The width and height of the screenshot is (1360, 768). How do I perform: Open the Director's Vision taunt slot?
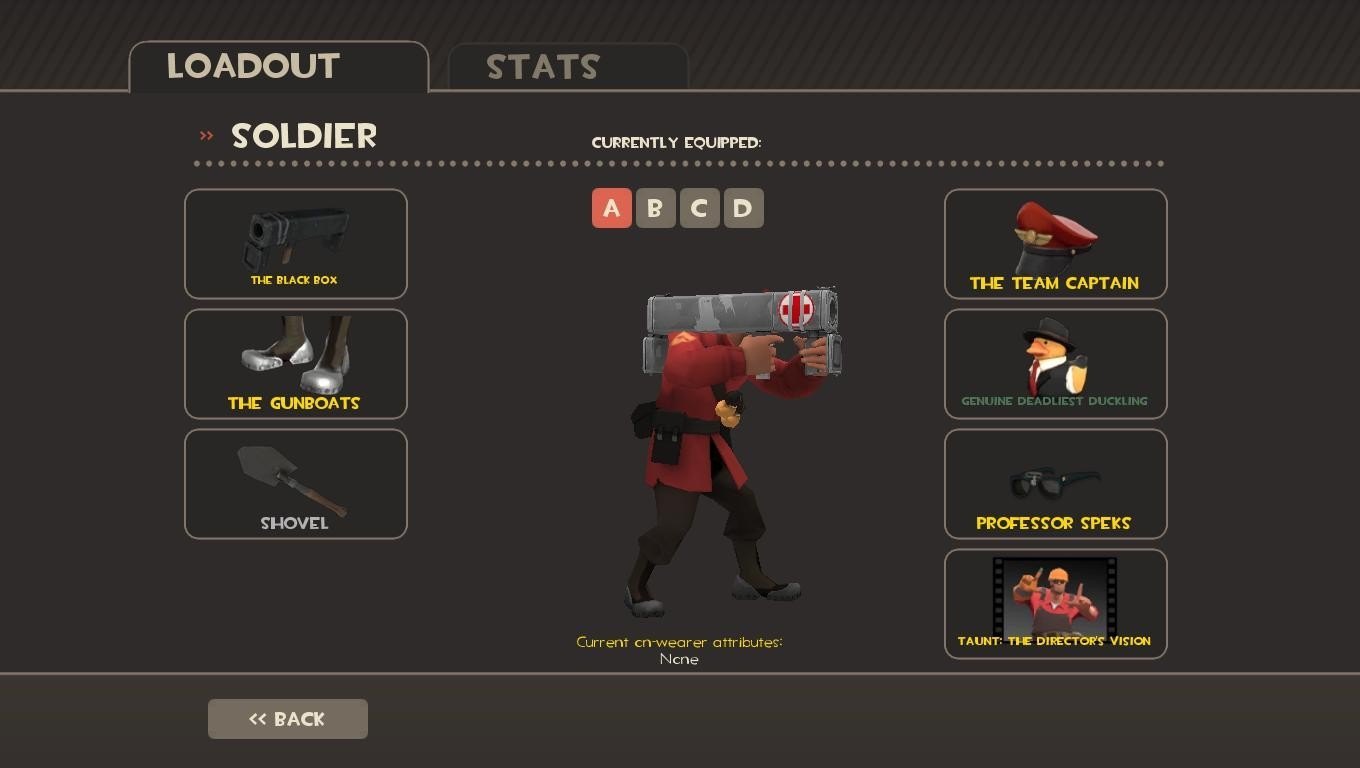tap(1056, 604)
